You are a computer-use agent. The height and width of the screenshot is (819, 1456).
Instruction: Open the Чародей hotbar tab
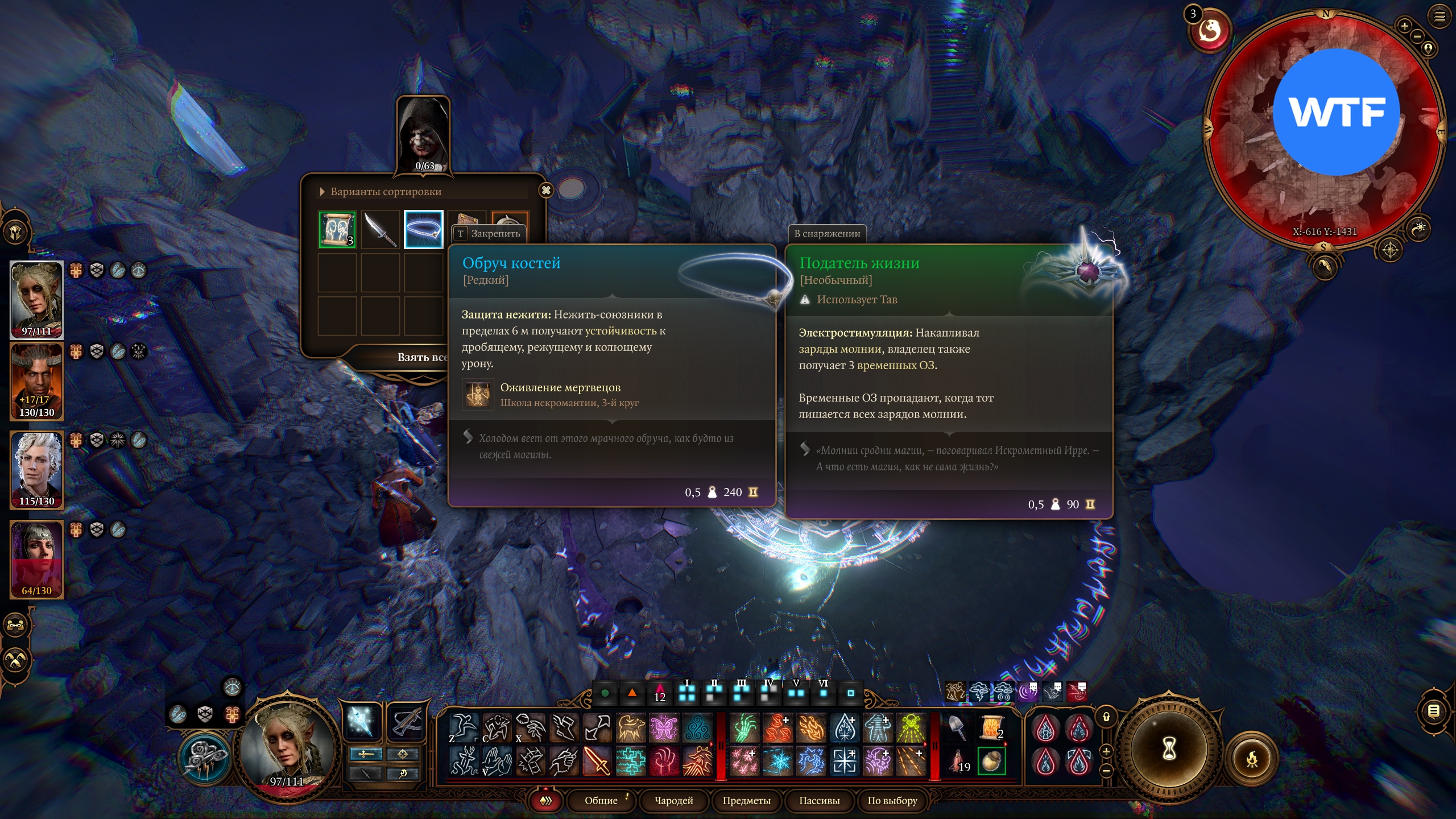(674, 800)
